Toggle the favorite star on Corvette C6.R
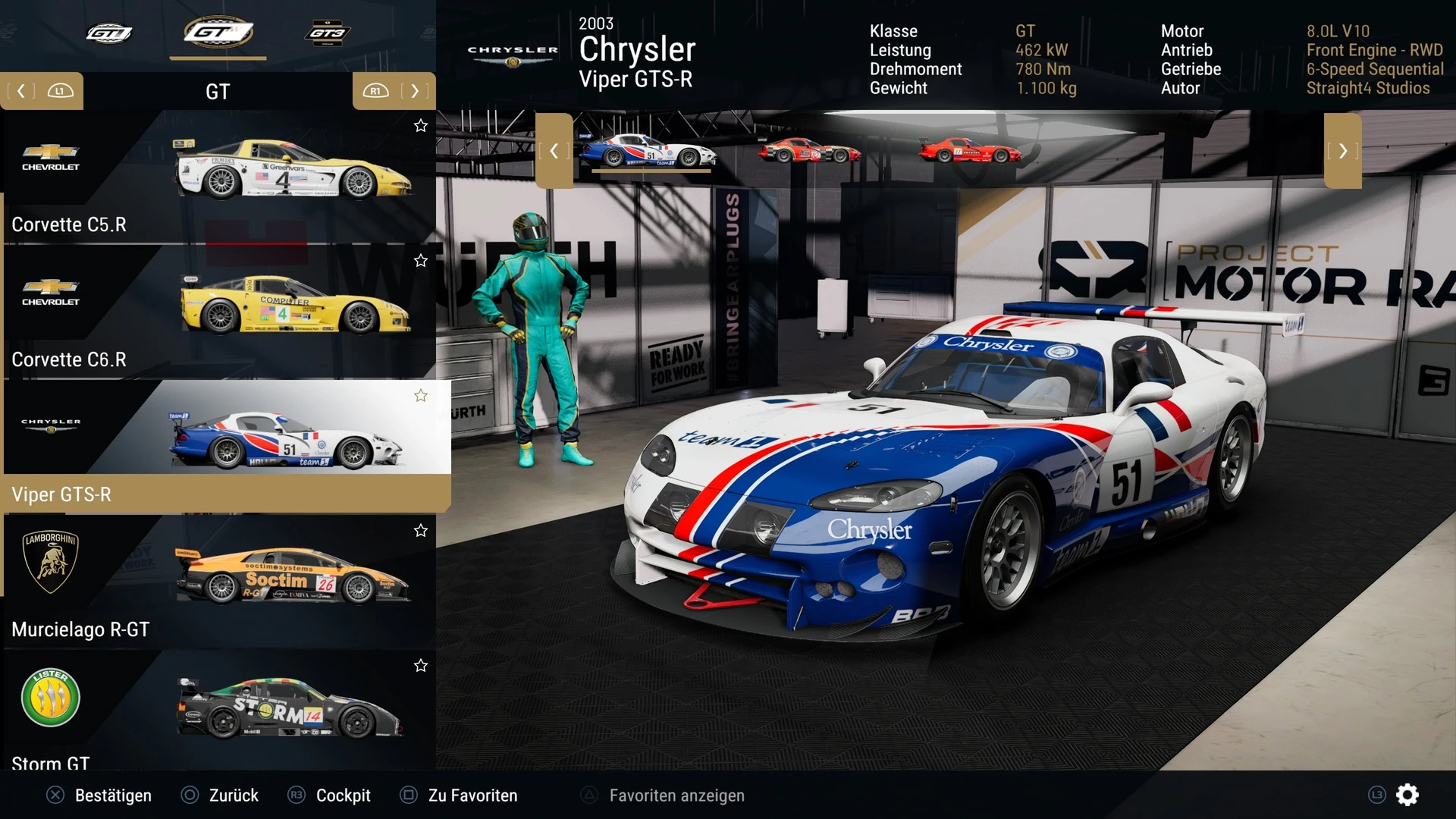Viewport: 1456px width, 819px height. (x=421, y=261)
